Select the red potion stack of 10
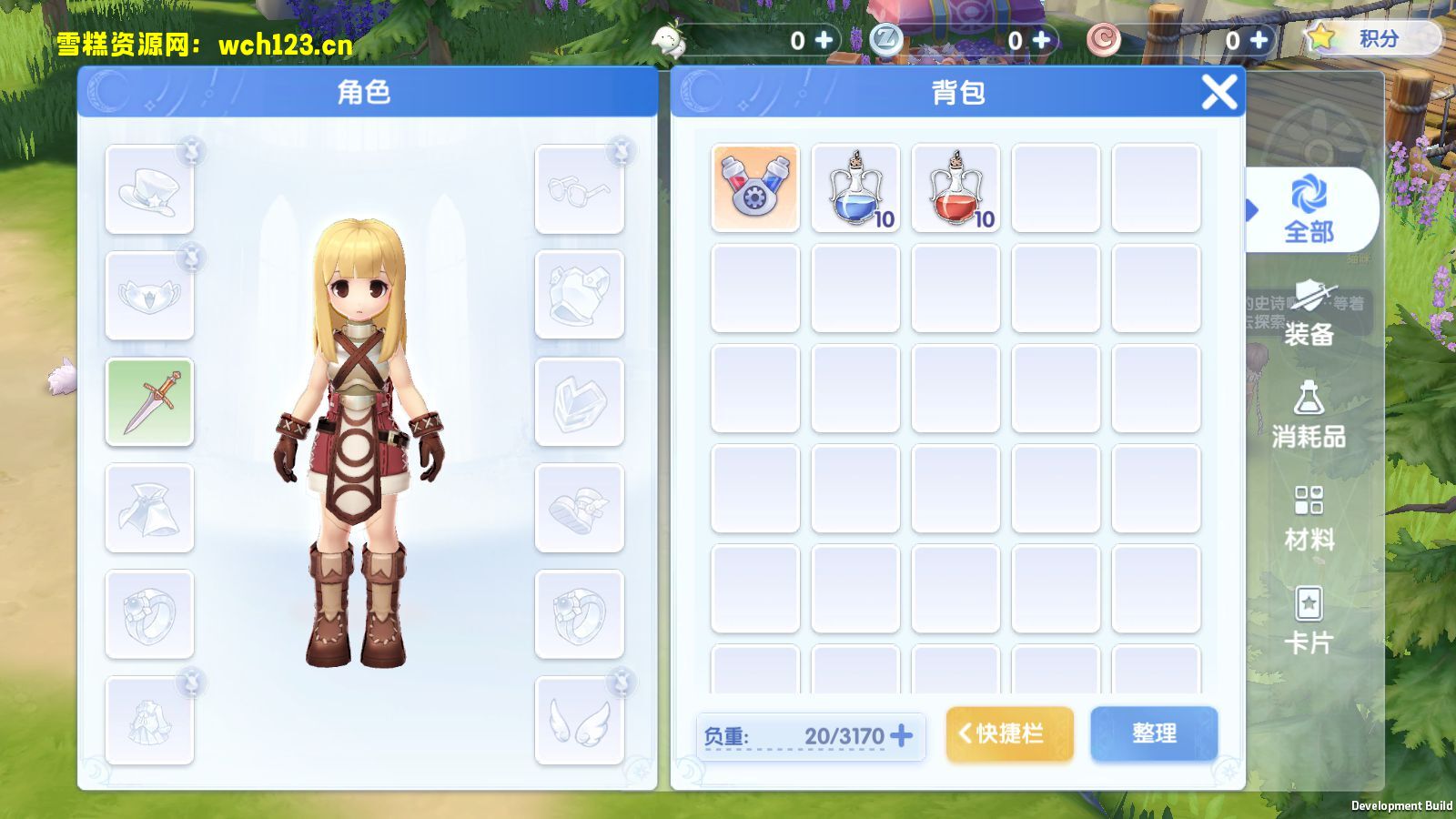 click(x=955, y=185)
